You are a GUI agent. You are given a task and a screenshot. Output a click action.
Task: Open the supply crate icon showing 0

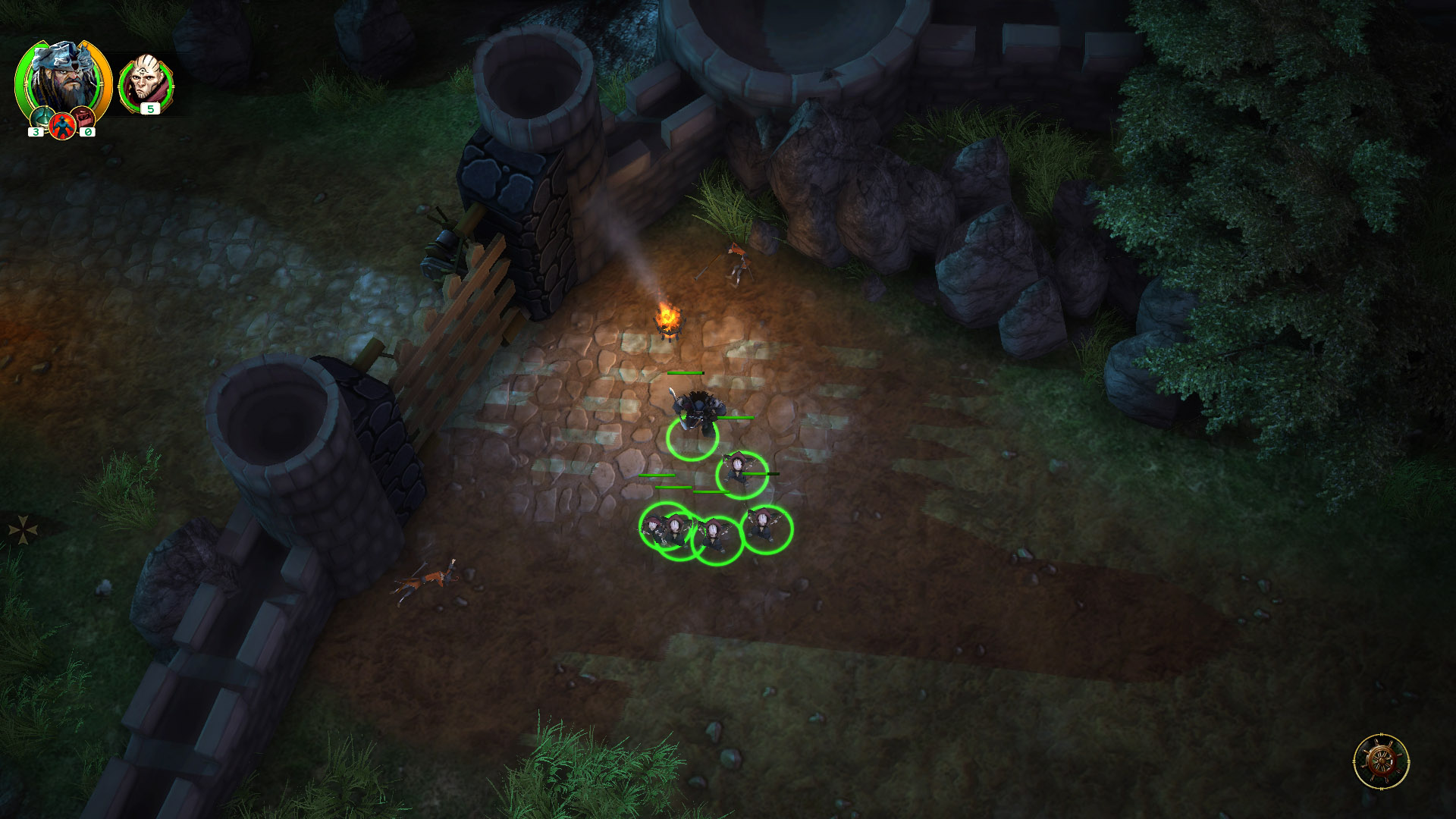coord(83,118)
